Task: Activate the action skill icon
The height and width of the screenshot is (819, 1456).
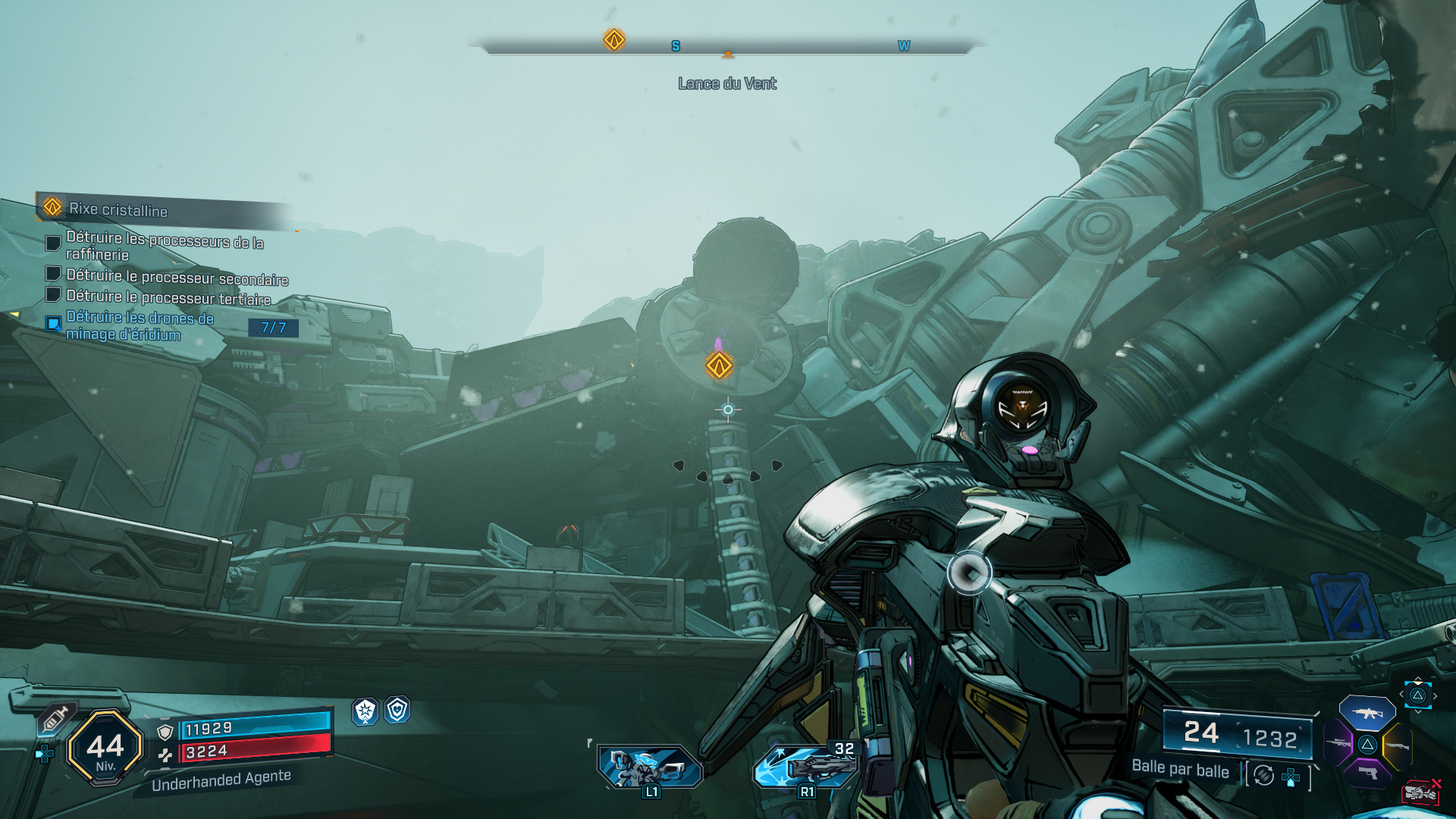Action: (x=650, y=767)
